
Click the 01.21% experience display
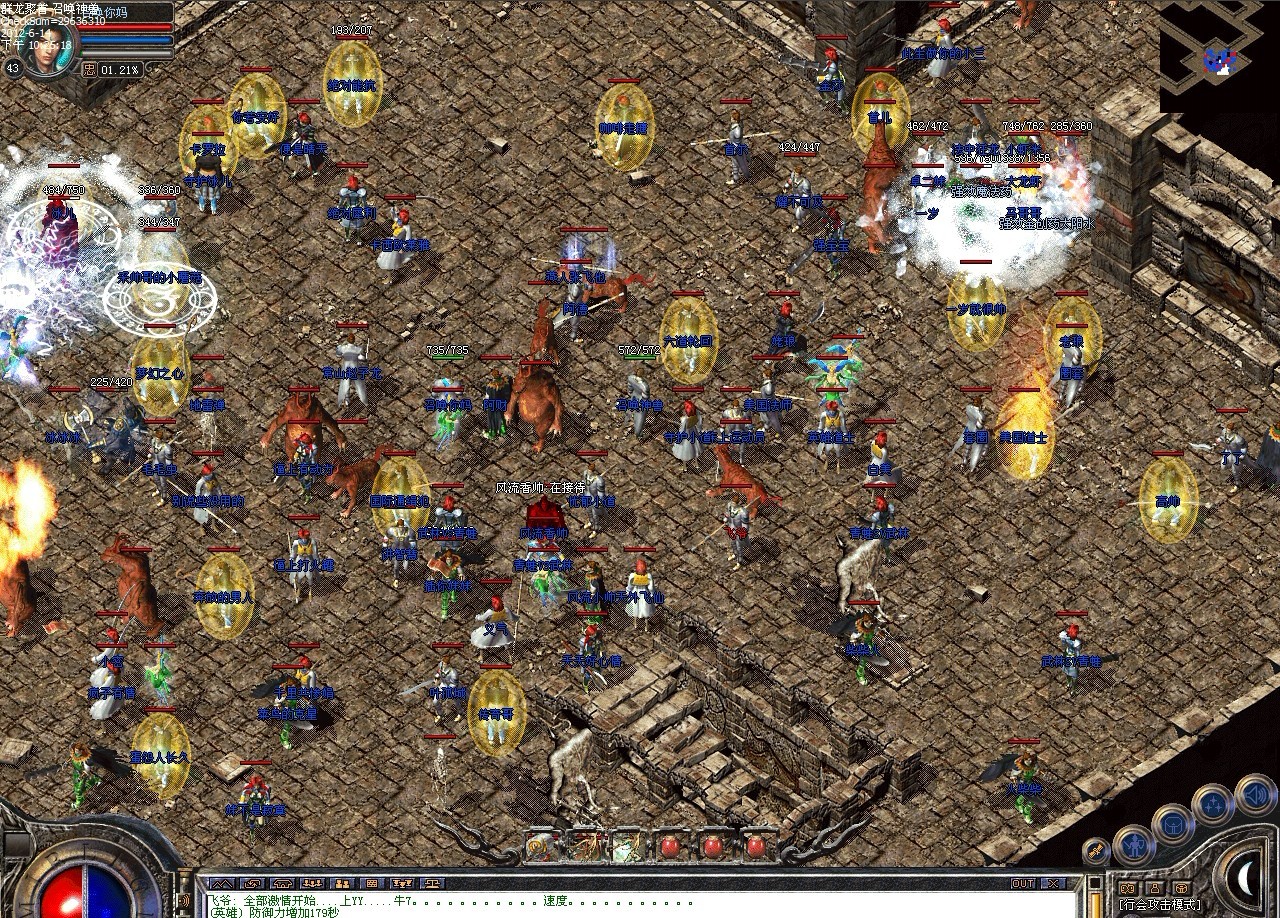(120, 69)
